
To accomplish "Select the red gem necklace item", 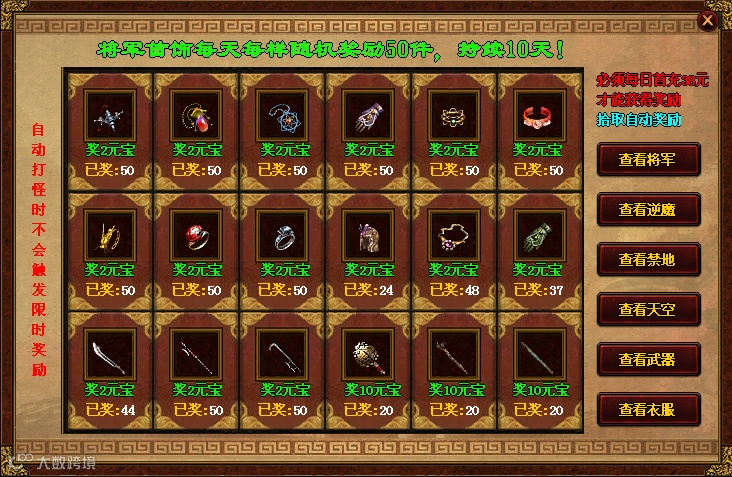I will pyautogui.click(x=193, y=117).
